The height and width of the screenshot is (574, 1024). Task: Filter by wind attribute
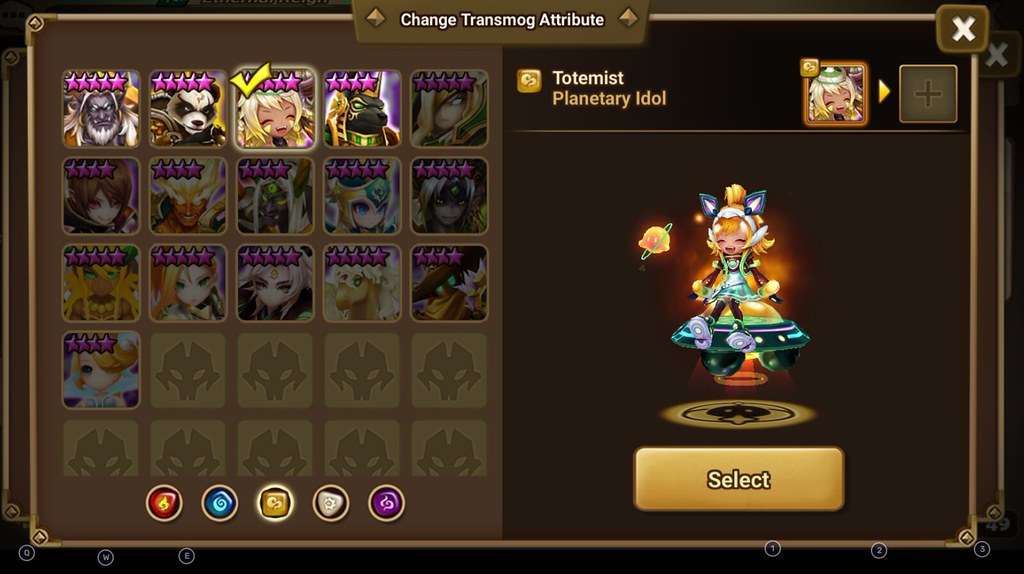(x=275, y=503)
